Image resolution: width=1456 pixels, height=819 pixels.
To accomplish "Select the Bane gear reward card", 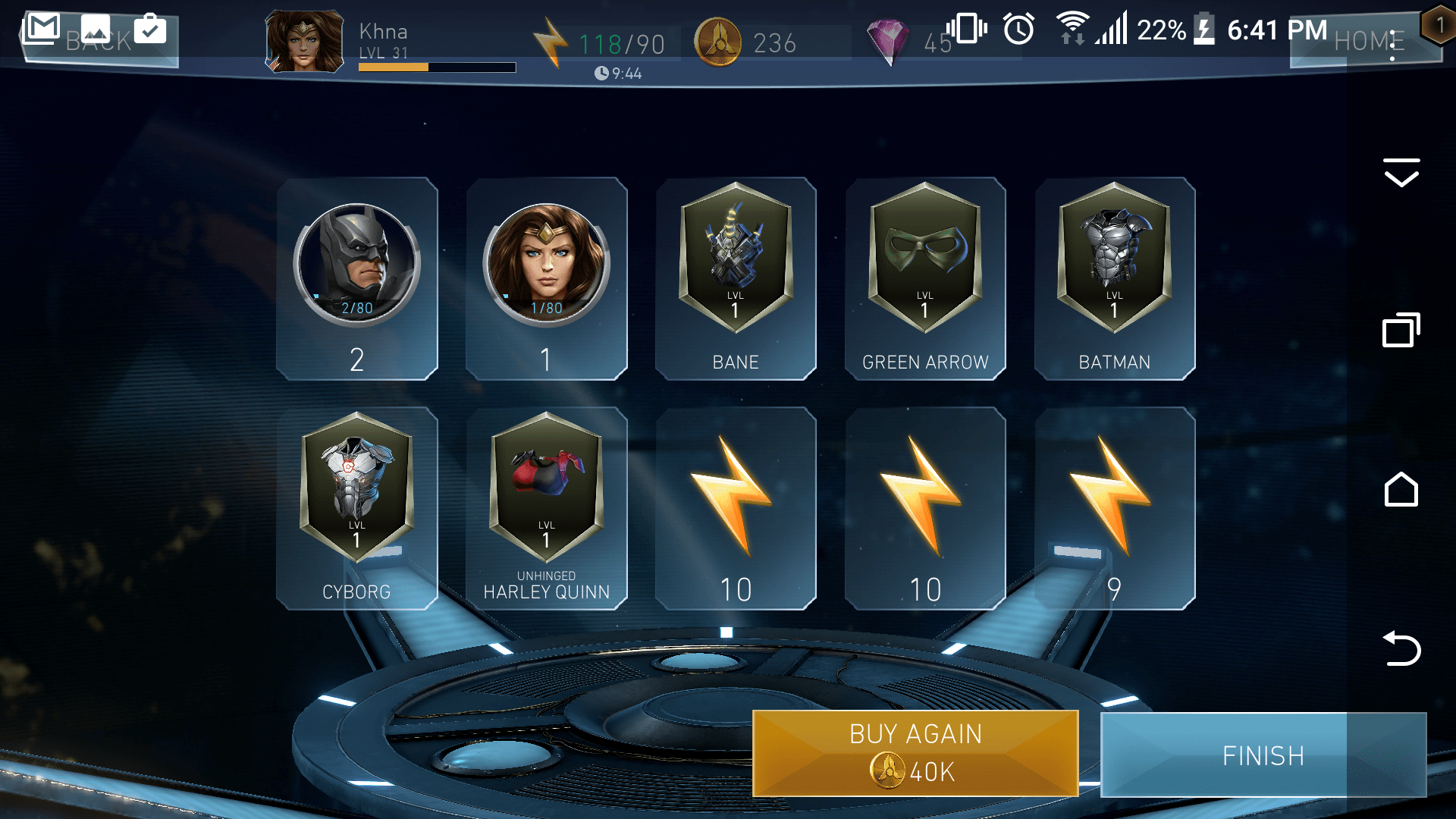I will tap(735, 277).
